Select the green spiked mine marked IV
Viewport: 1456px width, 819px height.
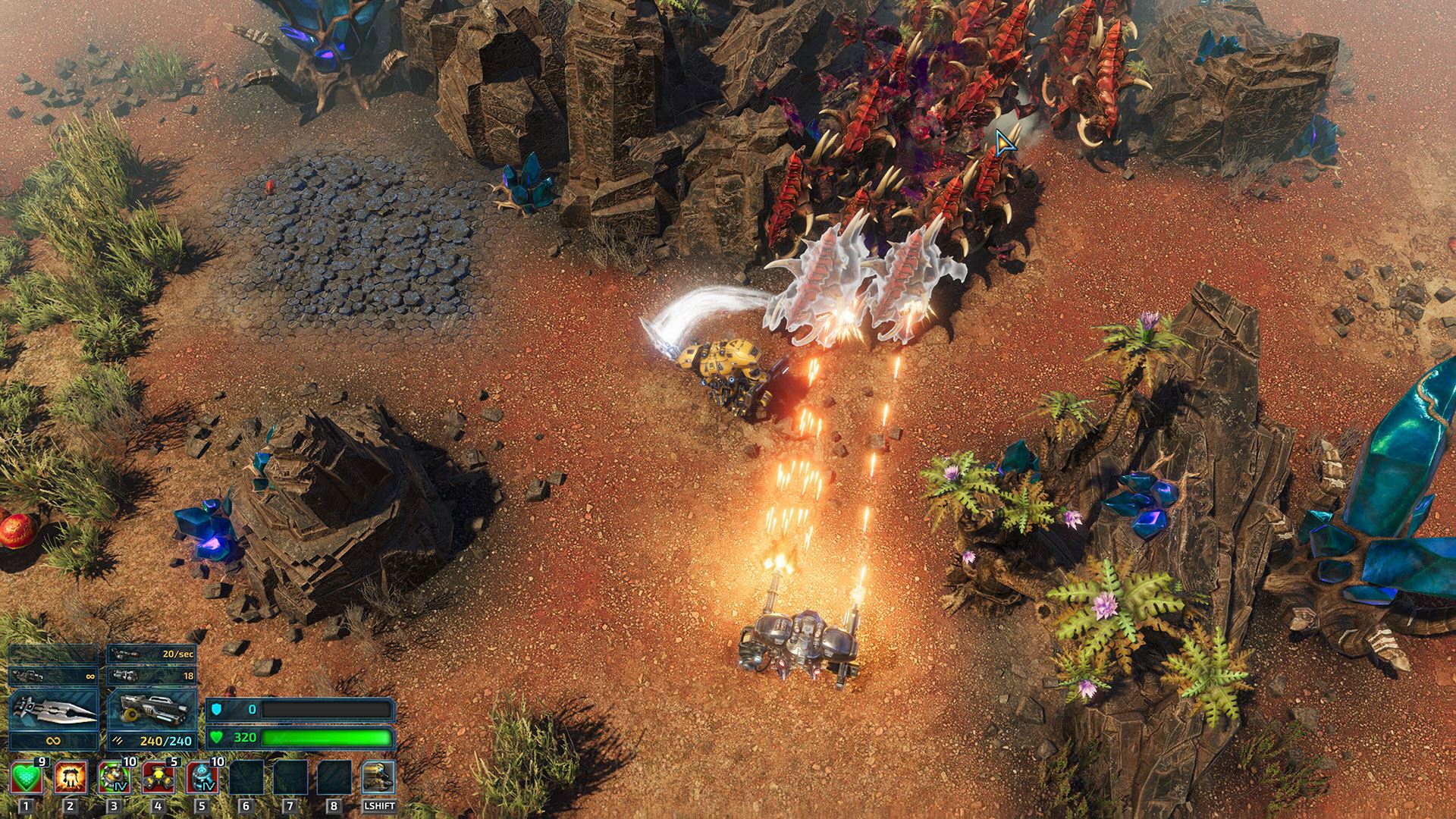[114, 778]
